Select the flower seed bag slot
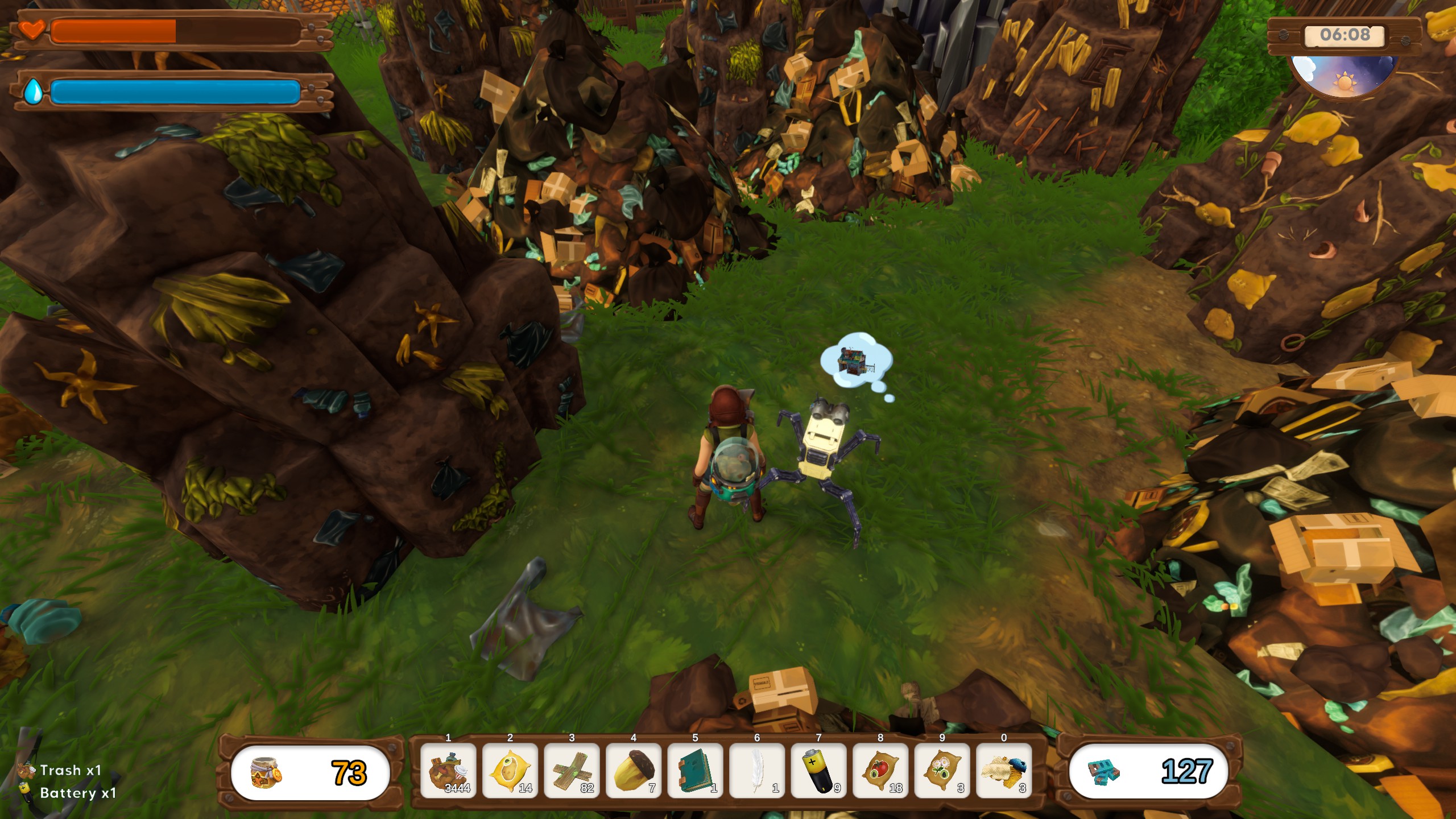 point(942,771)
